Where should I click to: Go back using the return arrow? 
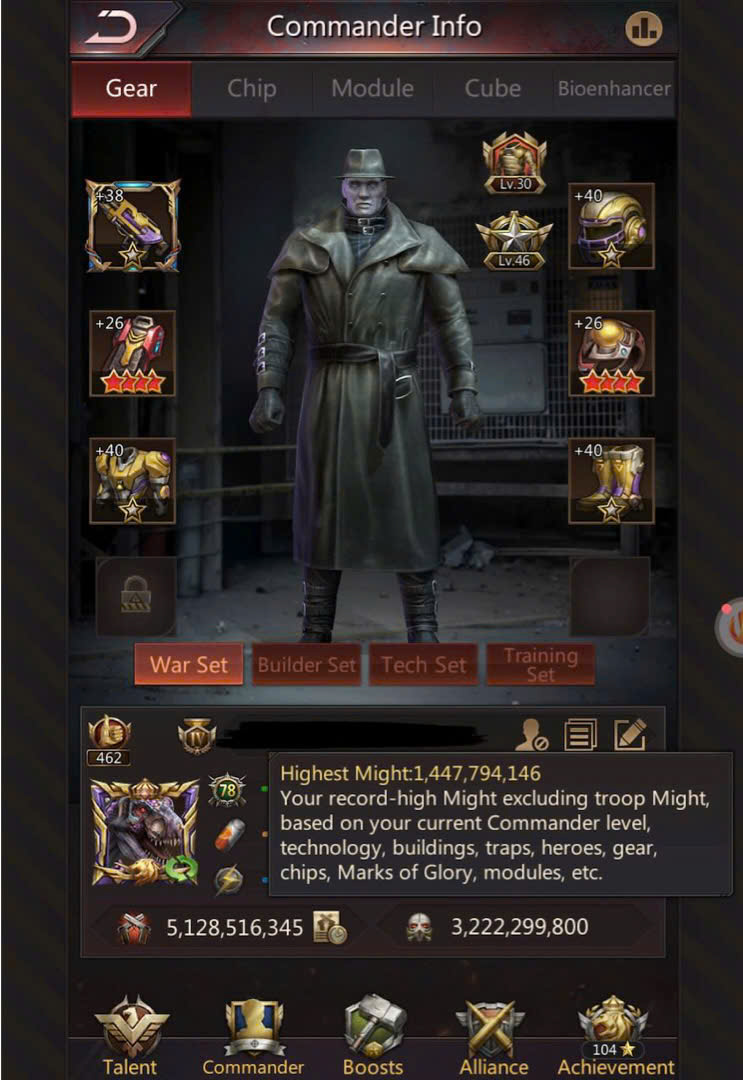click(x=113, y=30)
